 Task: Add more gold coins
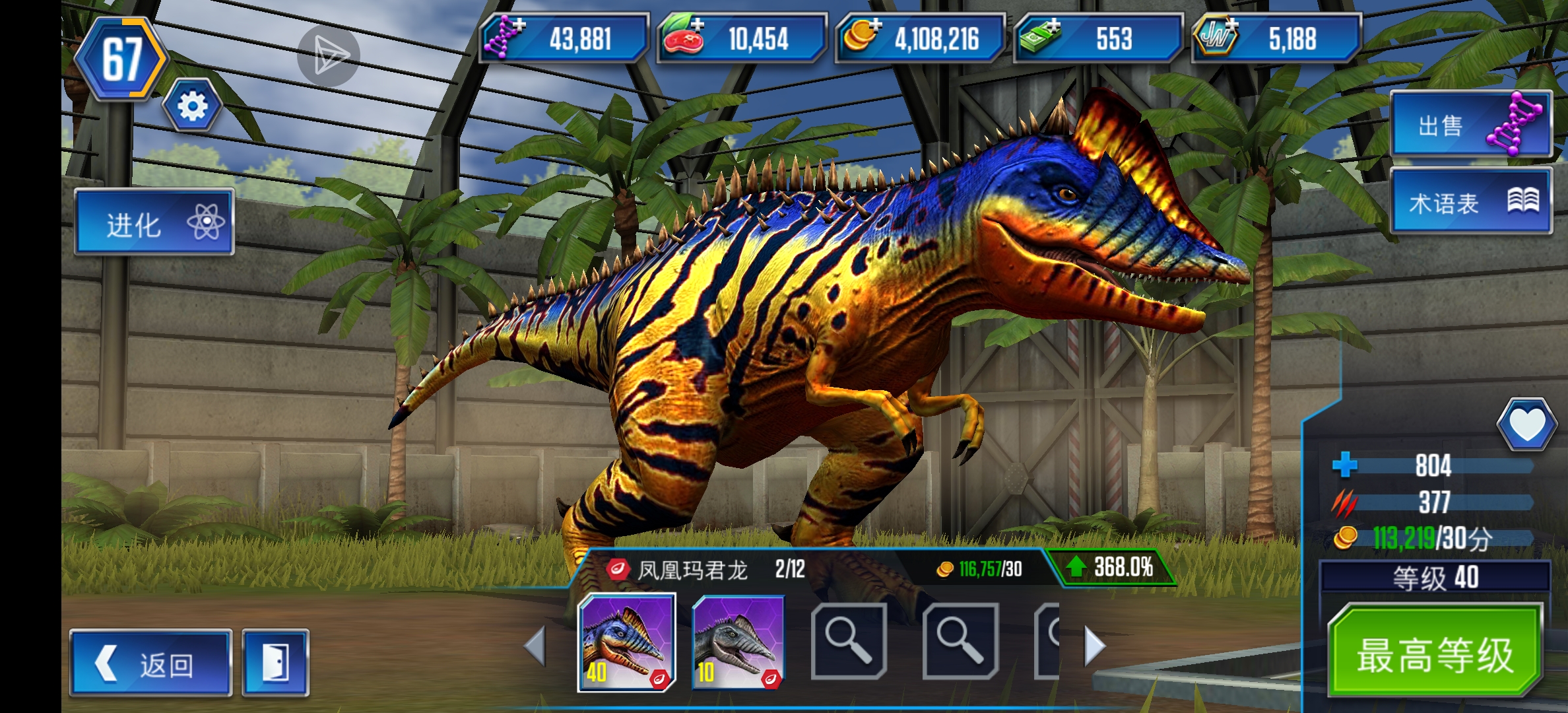pyautogui.click(x=861, y=37)
